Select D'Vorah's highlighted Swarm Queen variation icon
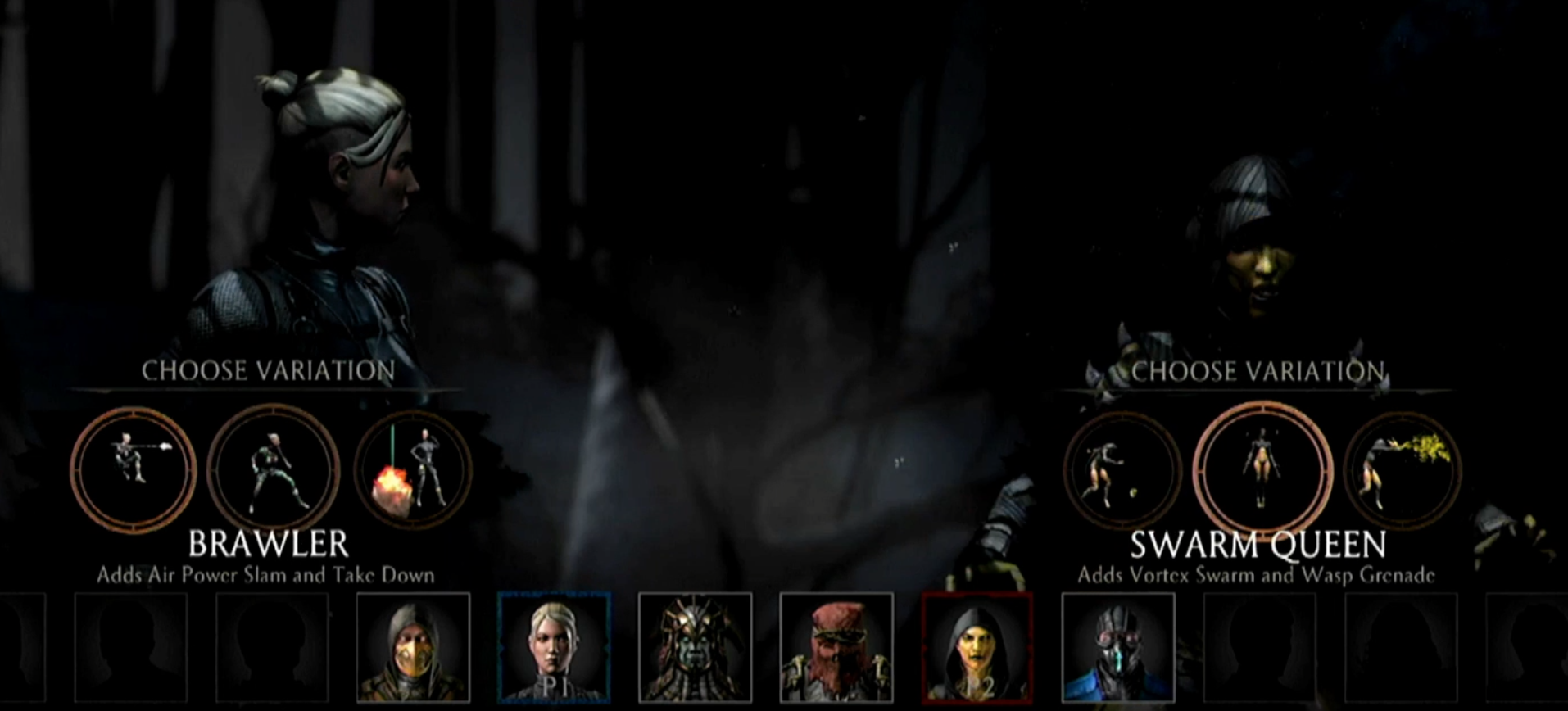 (x=1262, y=470)
